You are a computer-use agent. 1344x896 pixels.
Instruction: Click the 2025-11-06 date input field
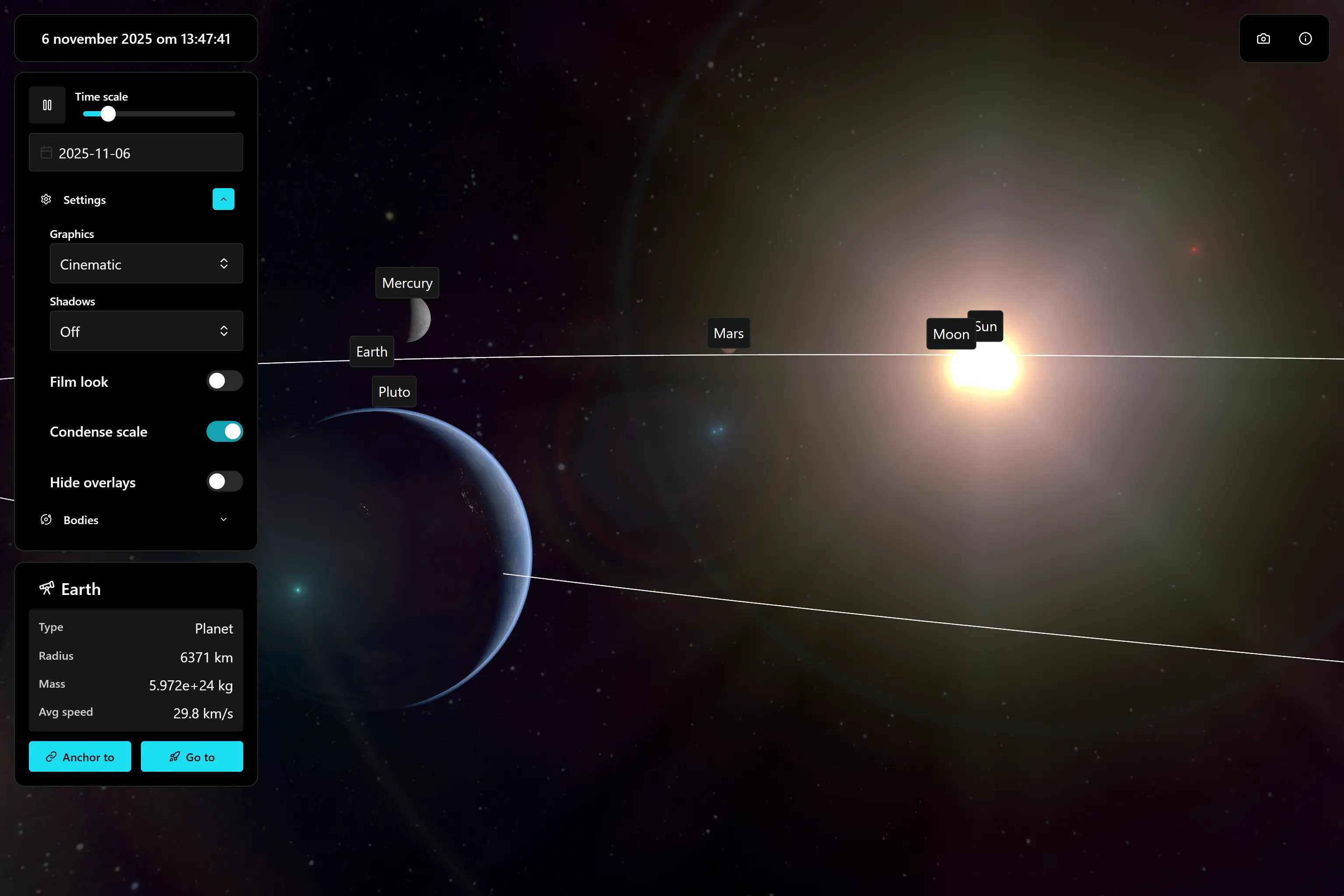(136, 152)
